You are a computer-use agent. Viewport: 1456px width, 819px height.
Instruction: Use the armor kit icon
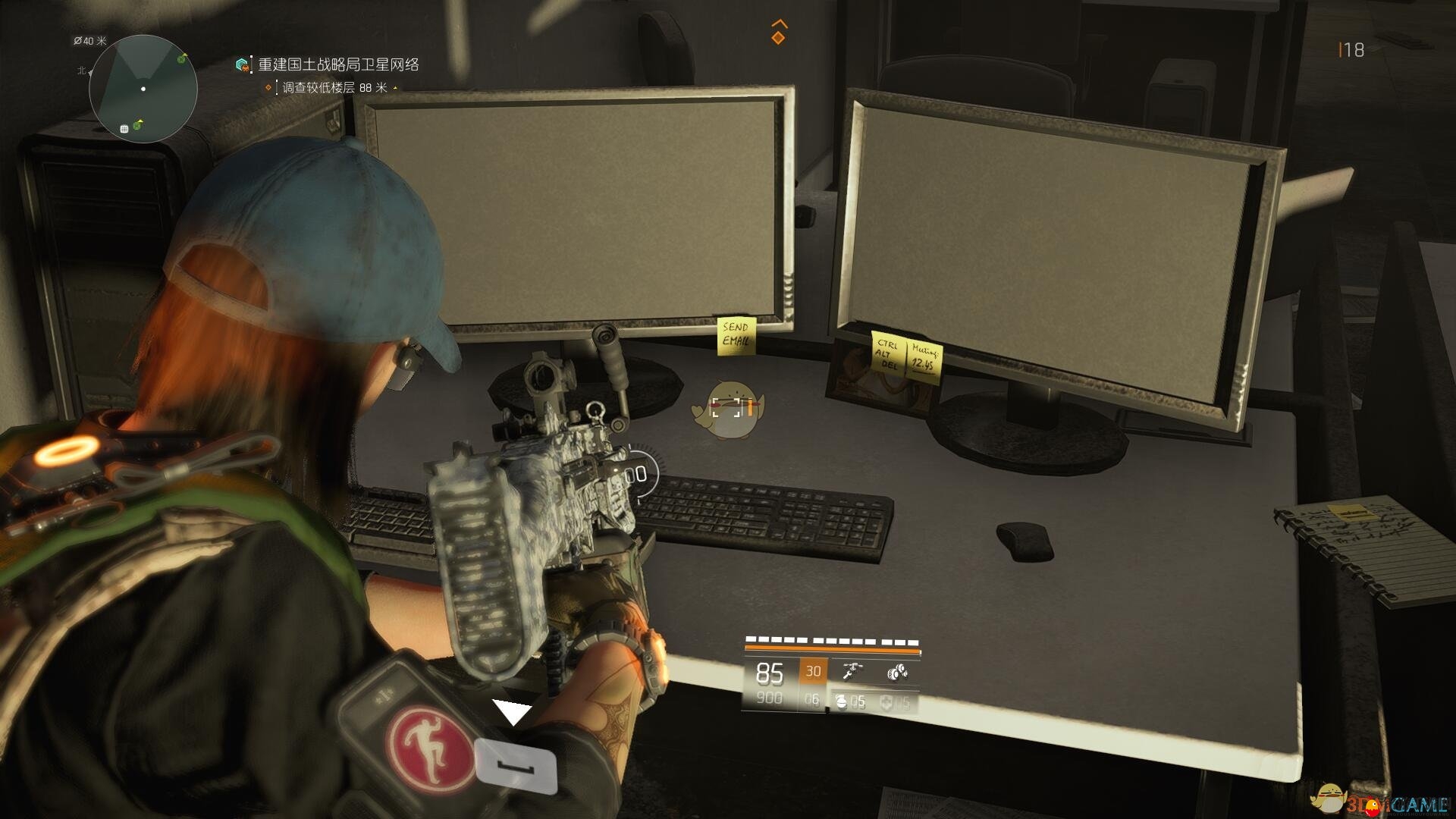click(x=886, y=703)
